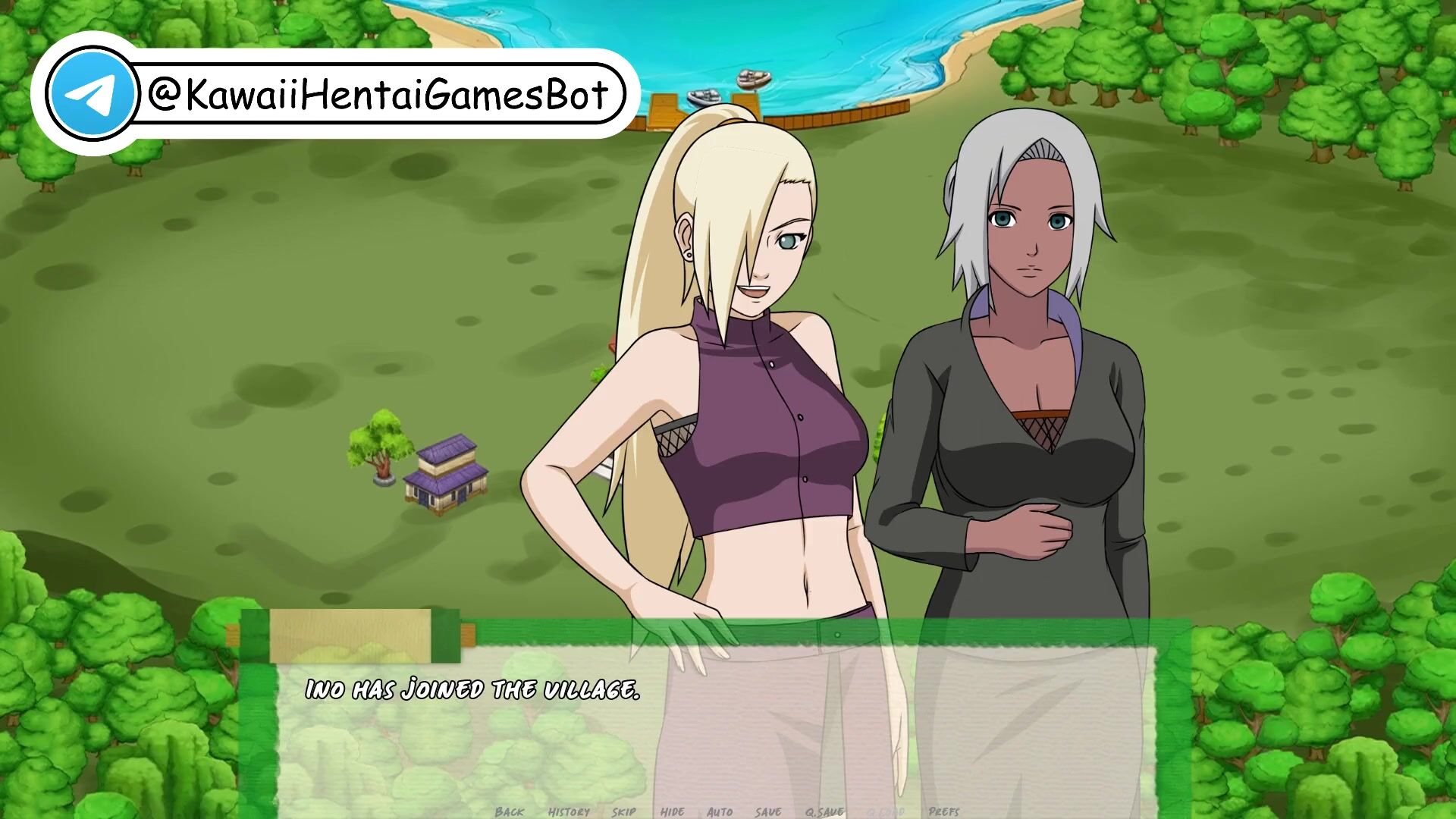The image size is (1456, 819).
Task: Click the faded Q.Load button
Action: point(886,811)
